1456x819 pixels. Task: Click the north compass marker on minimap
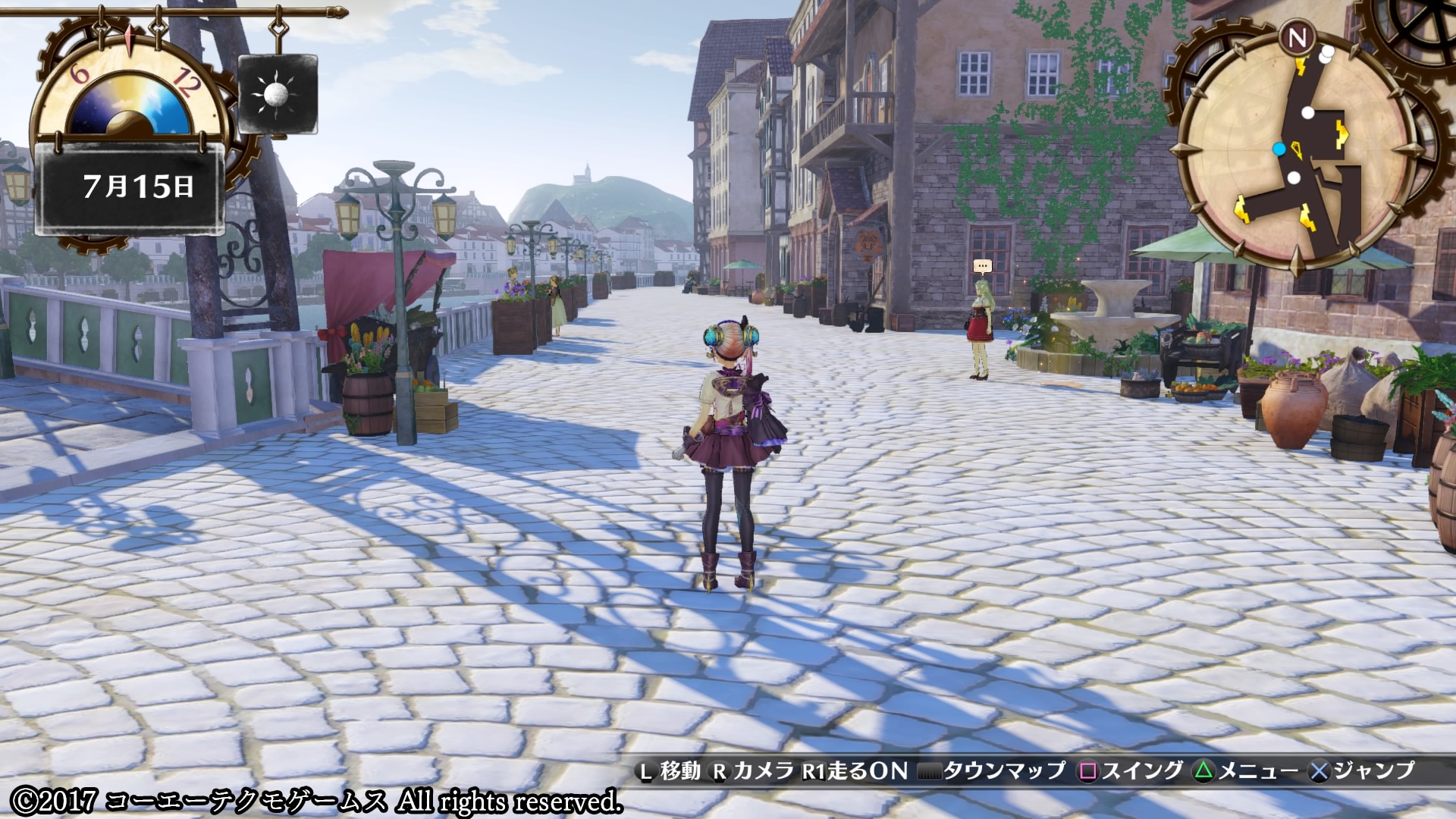pos(1298,37)
